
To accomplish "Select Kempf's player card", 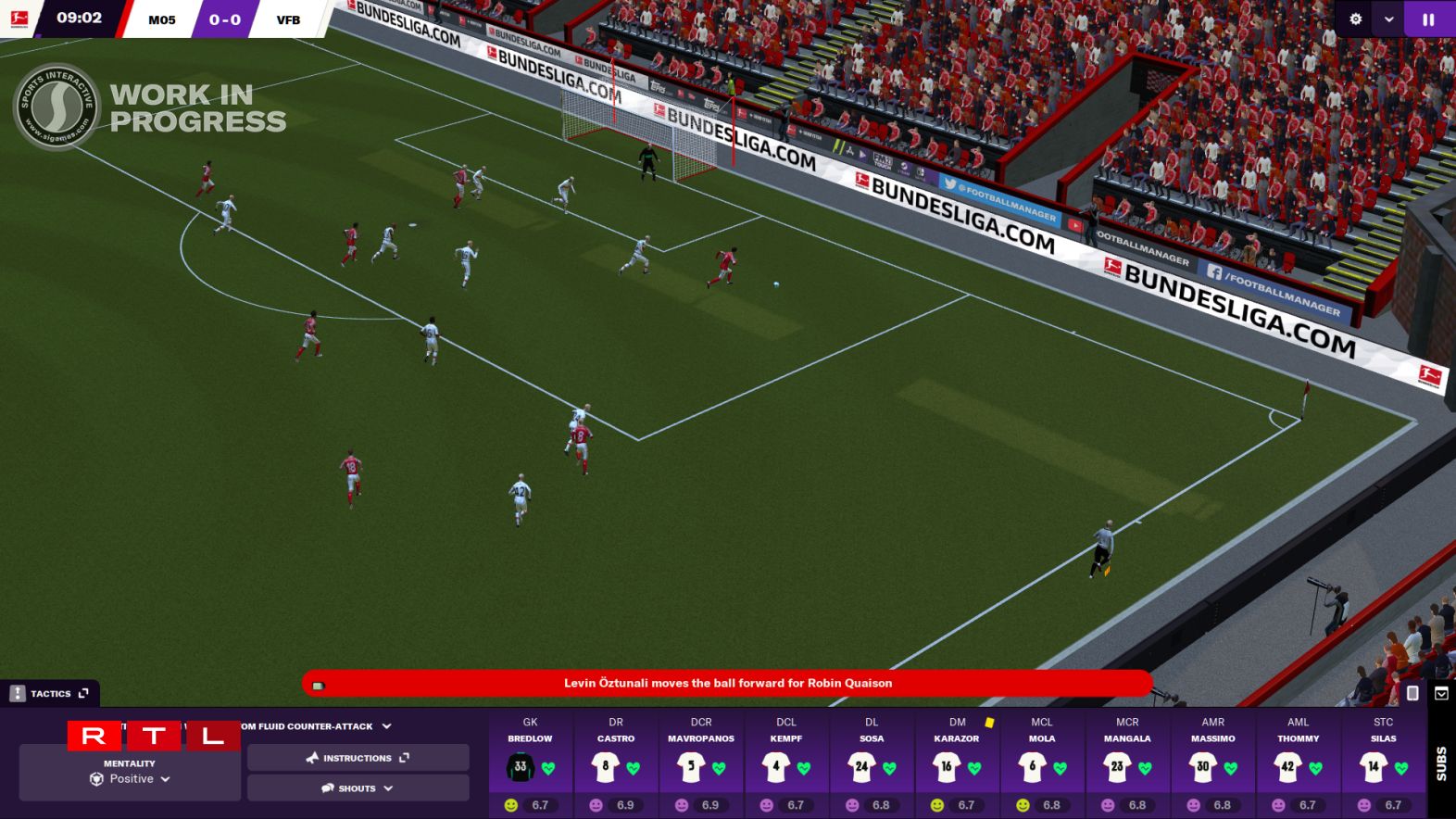I will (786, 762).
